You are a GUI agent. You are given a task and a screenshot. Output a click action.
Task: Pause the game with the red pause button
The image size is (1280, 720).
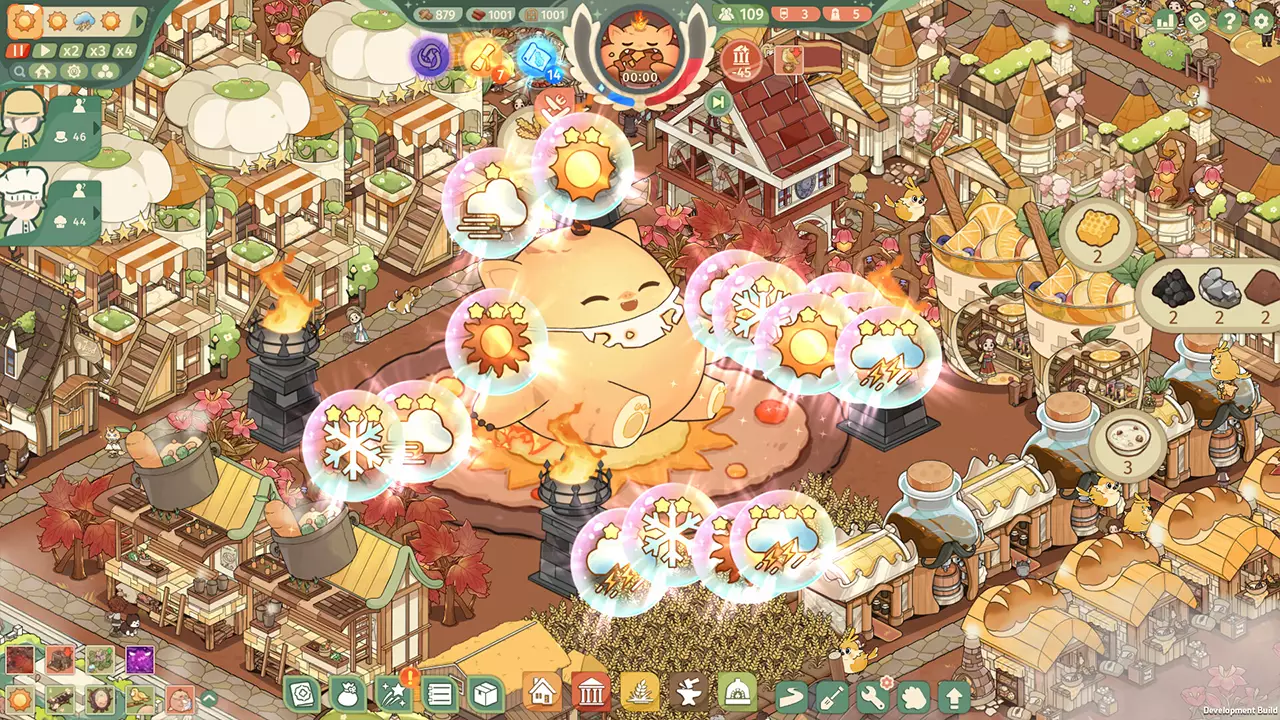pyautogui.click(x=18, y=50)
